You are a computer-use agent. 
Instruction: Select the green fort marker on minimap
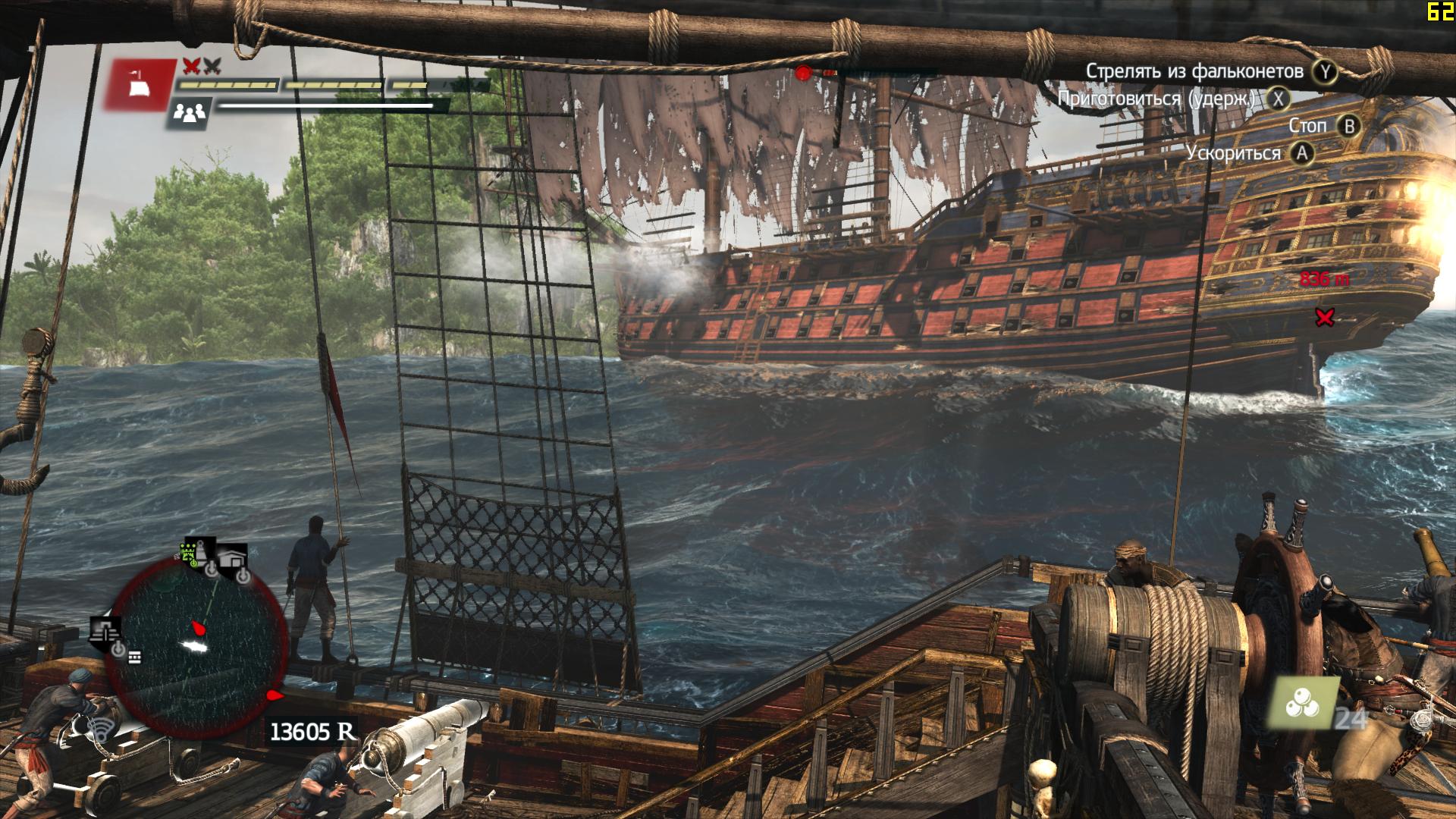[188, 551]
